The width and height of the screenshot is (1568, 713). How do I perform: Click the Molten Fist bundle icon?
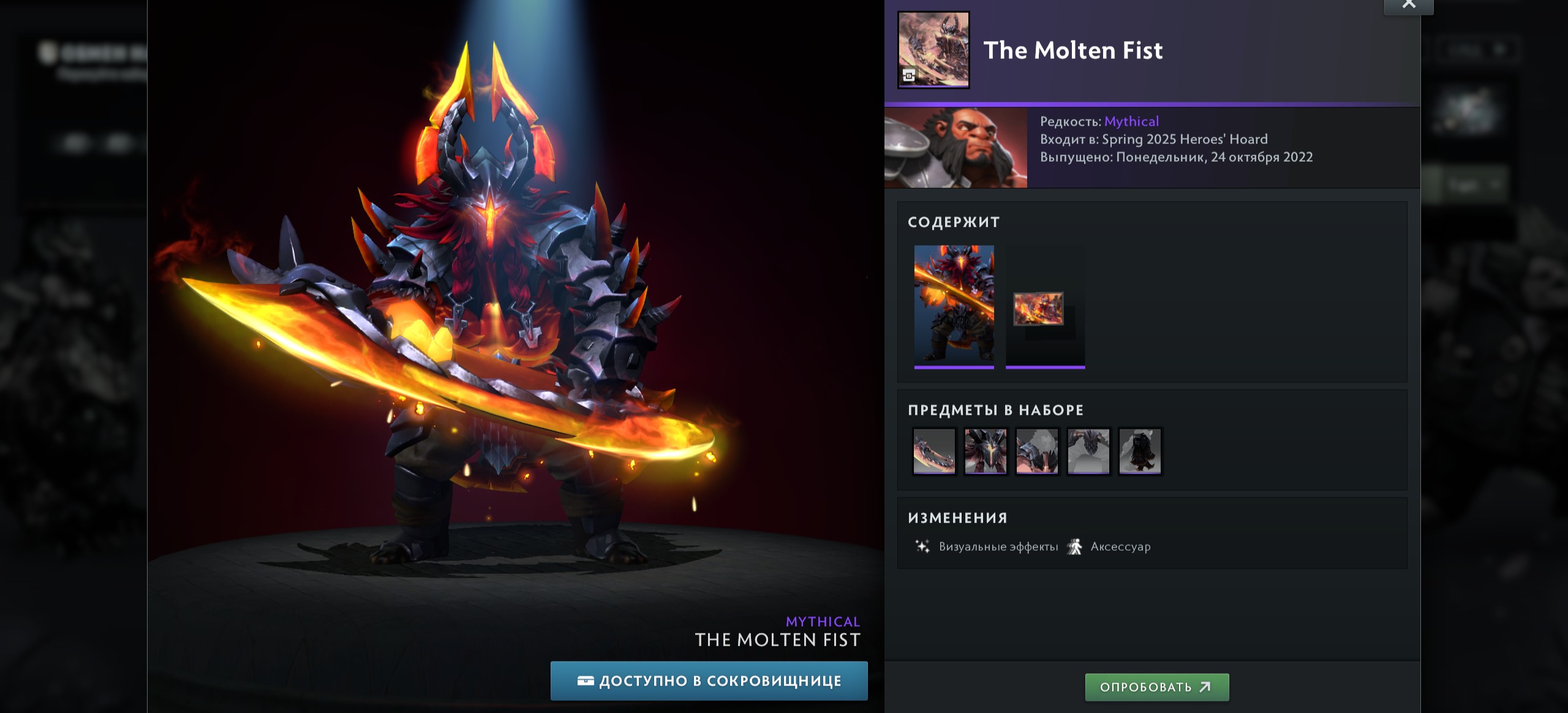[933, 50]
